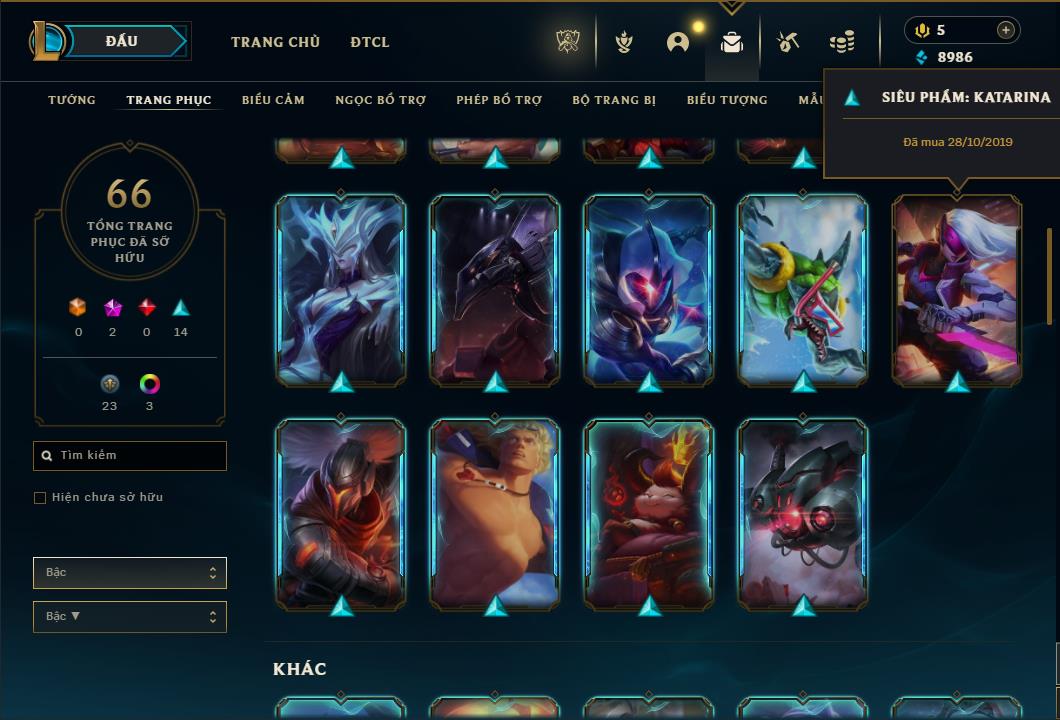This screenshot has height=720, width=1060.
Task: Switch to the TƯỚNG tab
Action: tap(72, 100)
